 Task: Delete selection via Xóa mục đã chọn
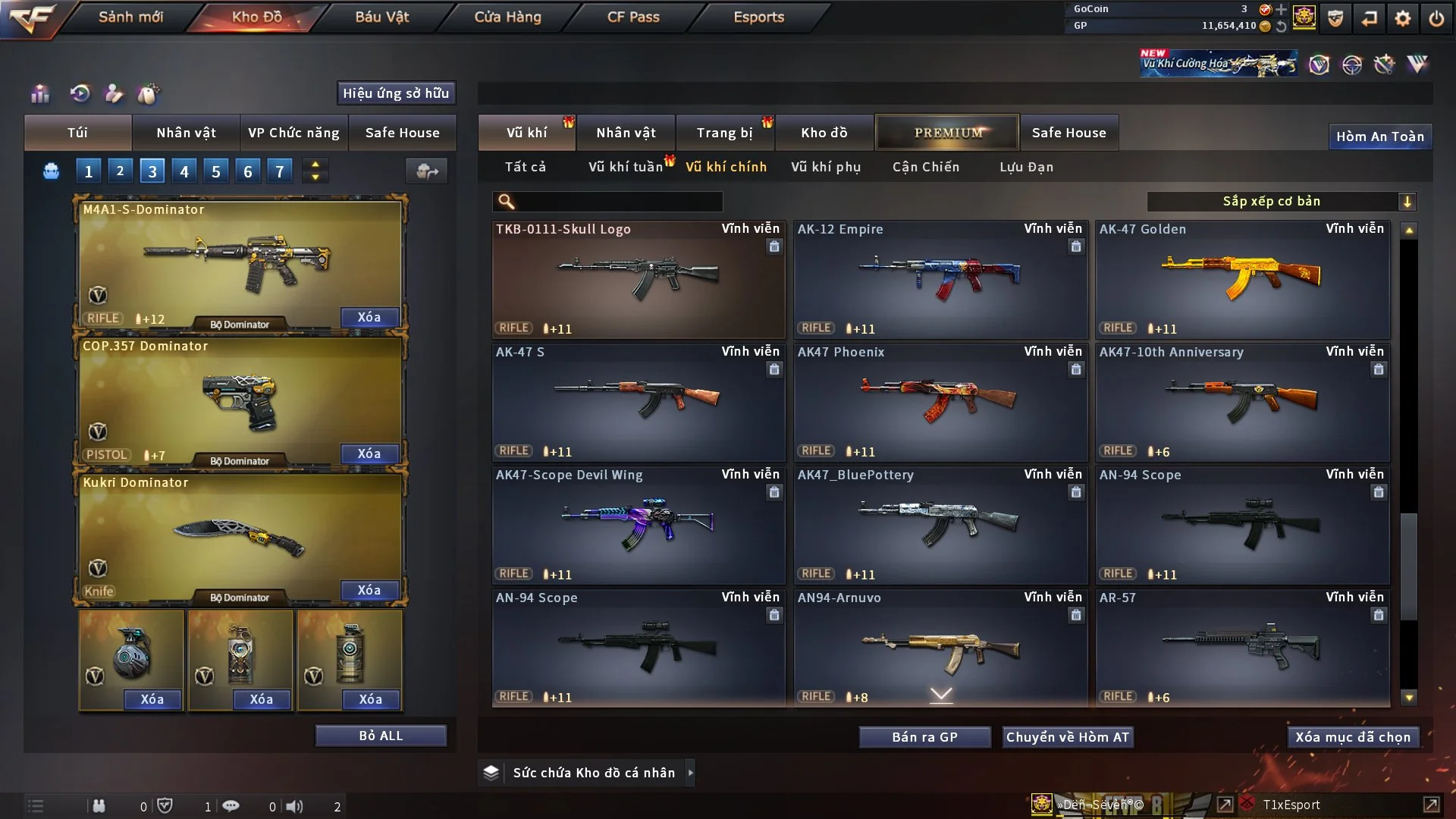pos(1353,737)
